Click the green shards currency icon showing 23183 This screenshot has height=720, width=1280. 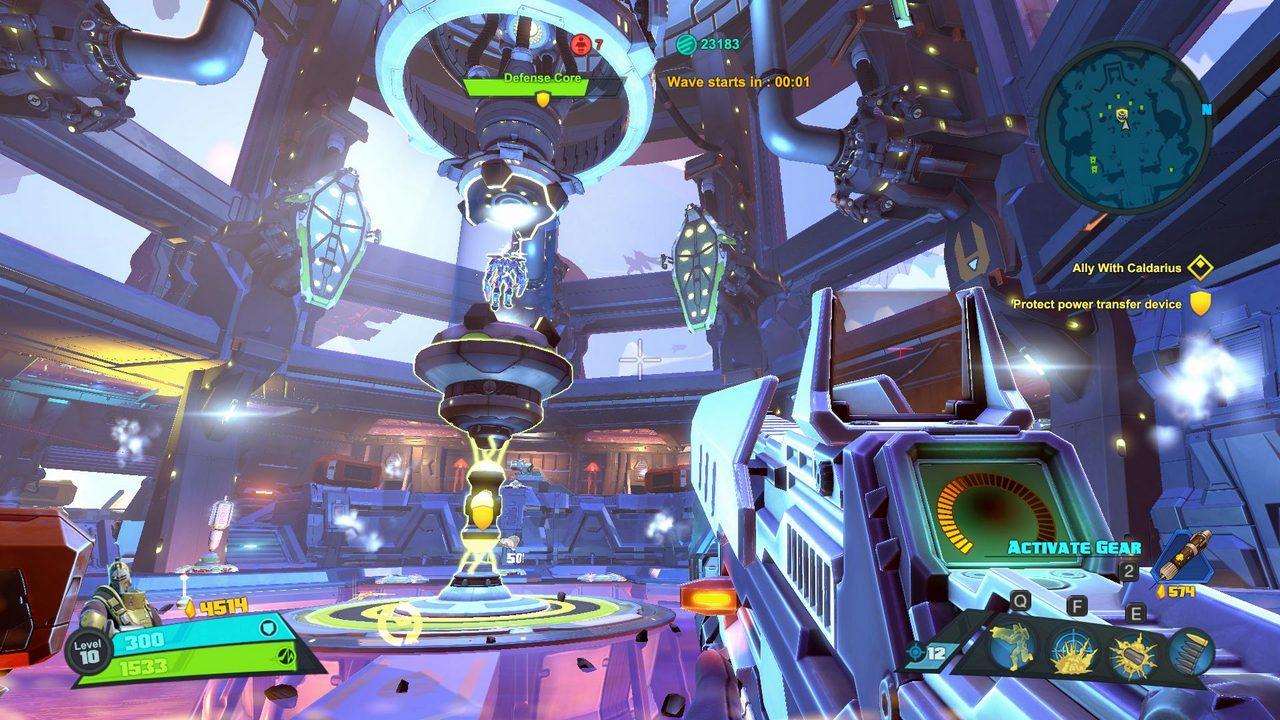pyautogui.click(x=686, y=44)
